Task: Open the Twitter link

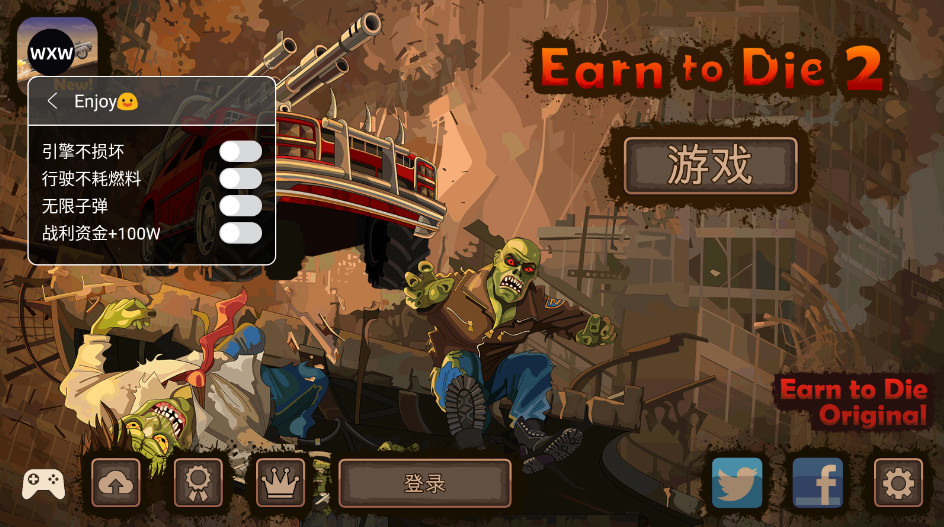Action: point(737,484)
